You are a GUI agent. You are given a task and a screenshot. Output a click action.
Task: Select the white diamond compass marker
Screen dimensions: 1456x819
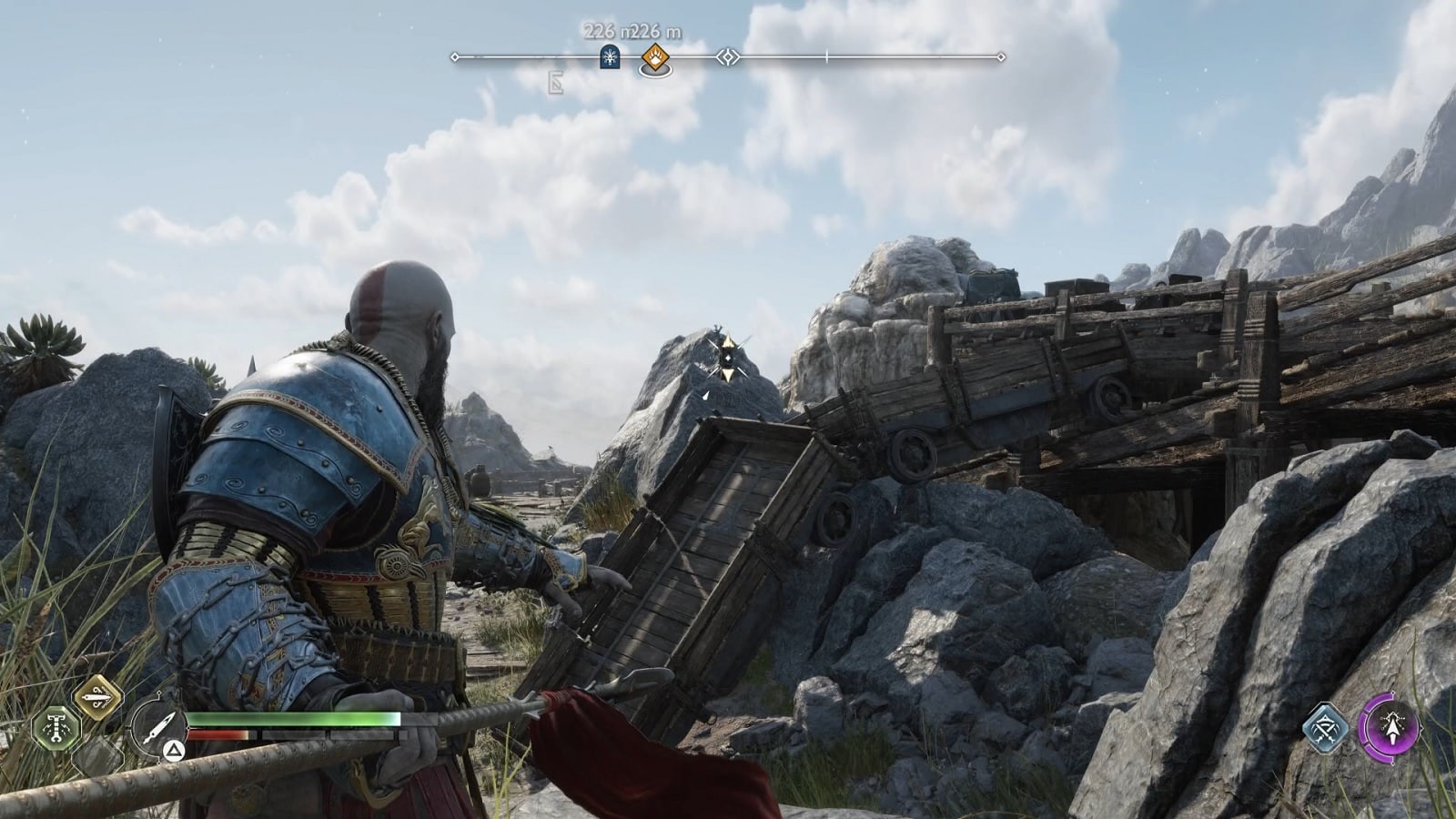[x=727, y=57]
